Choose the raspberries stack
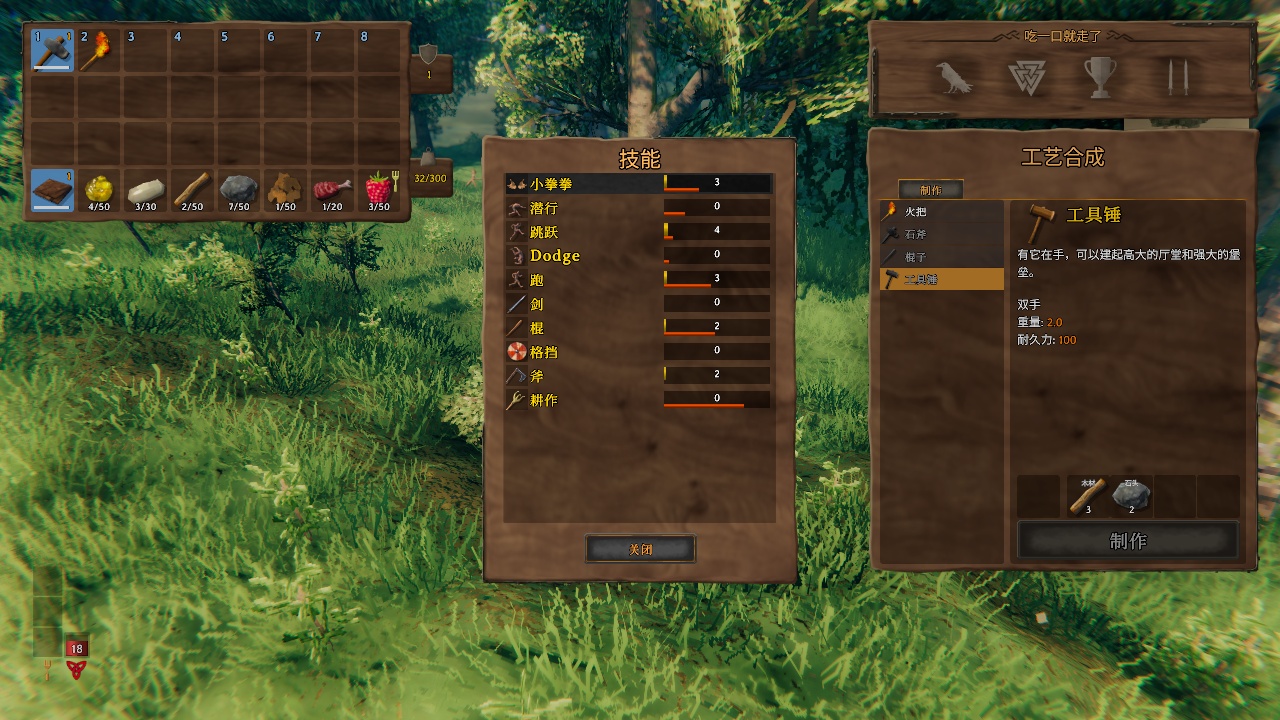The image size is (1280, 720). (378, 190)
